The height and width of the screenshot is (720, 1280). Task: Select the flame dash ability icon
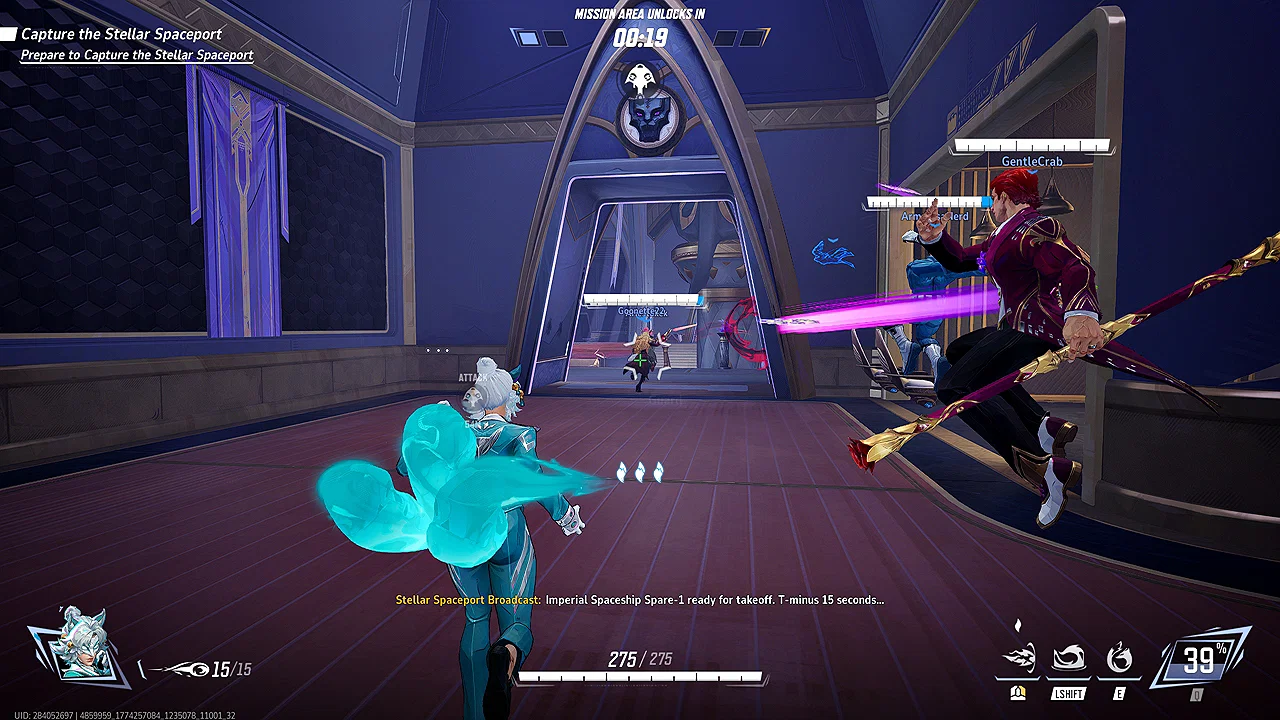click(1020, 655)
